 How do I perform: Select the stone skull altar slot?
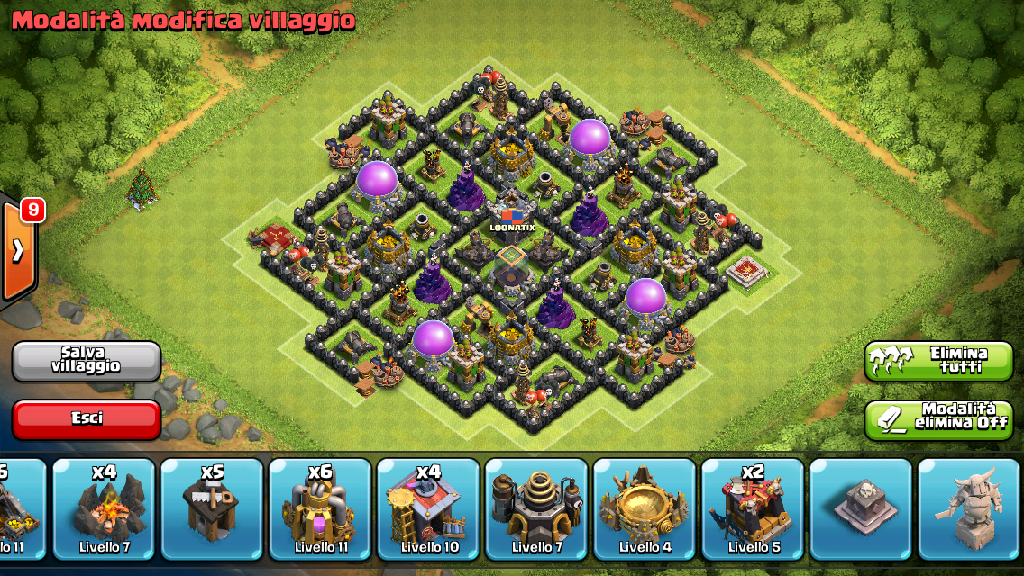(861, 509)
